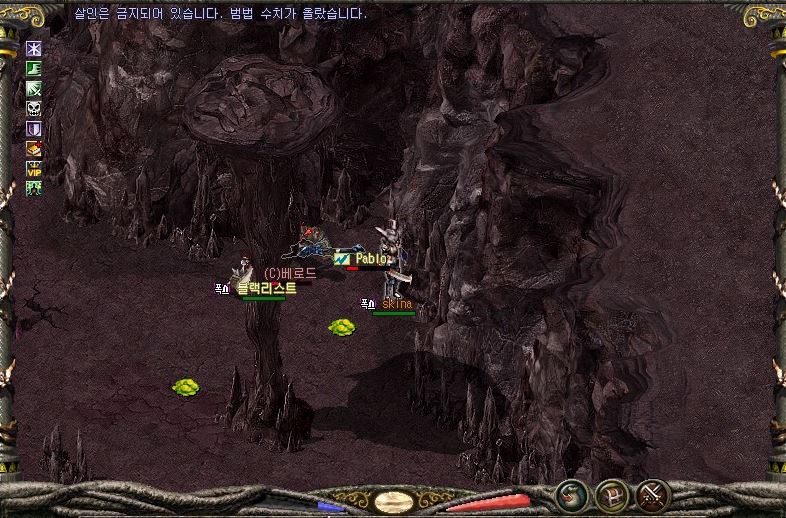Select the white skull status icon

click(x=34, y=109)
